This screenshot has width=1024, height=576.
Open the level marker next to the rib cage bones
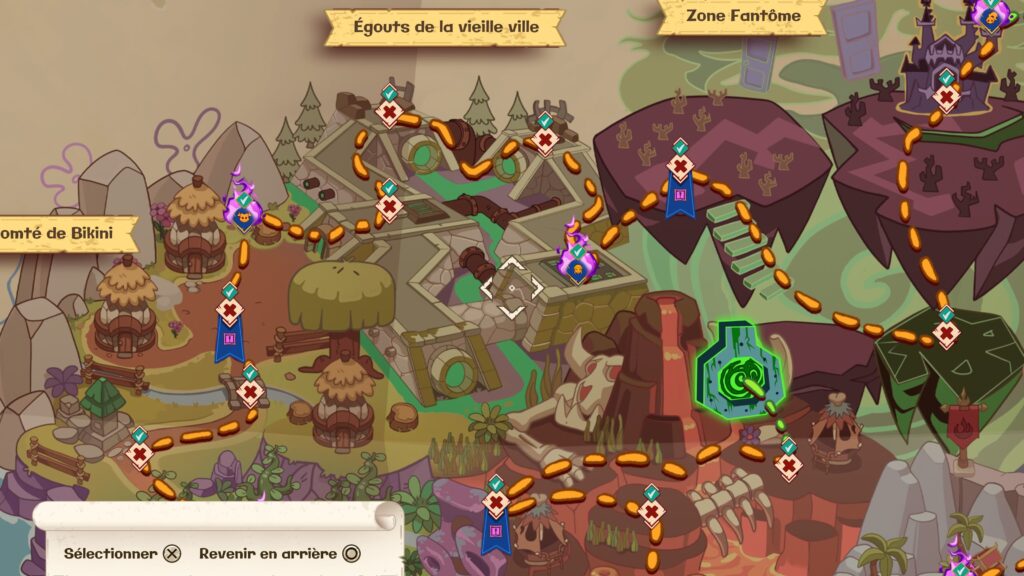651,511
